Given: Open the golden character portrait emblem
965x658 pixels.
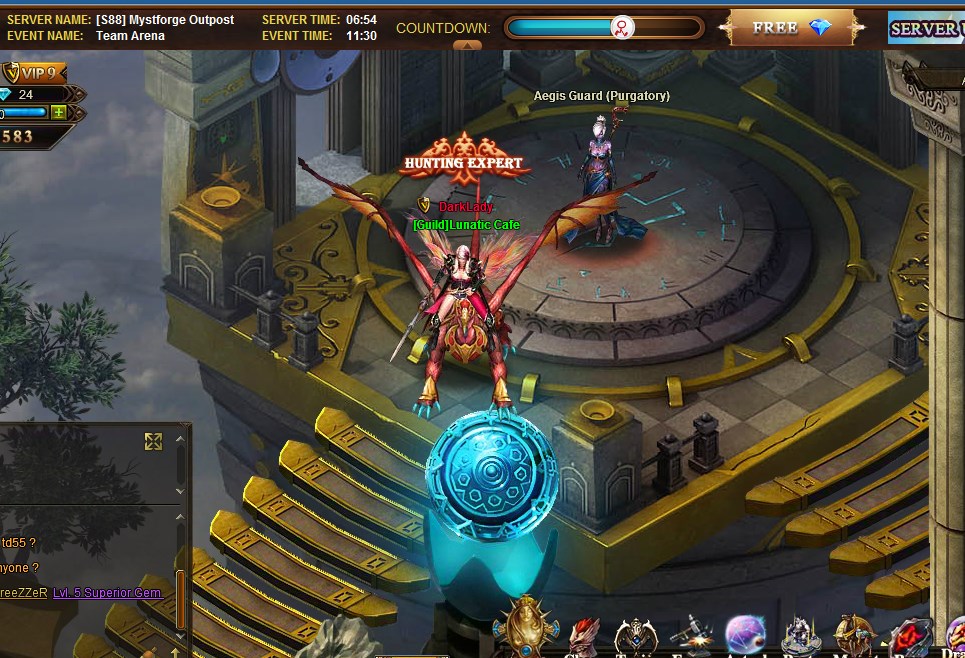Looking at the screenshot, I should (x=524, y=627).
